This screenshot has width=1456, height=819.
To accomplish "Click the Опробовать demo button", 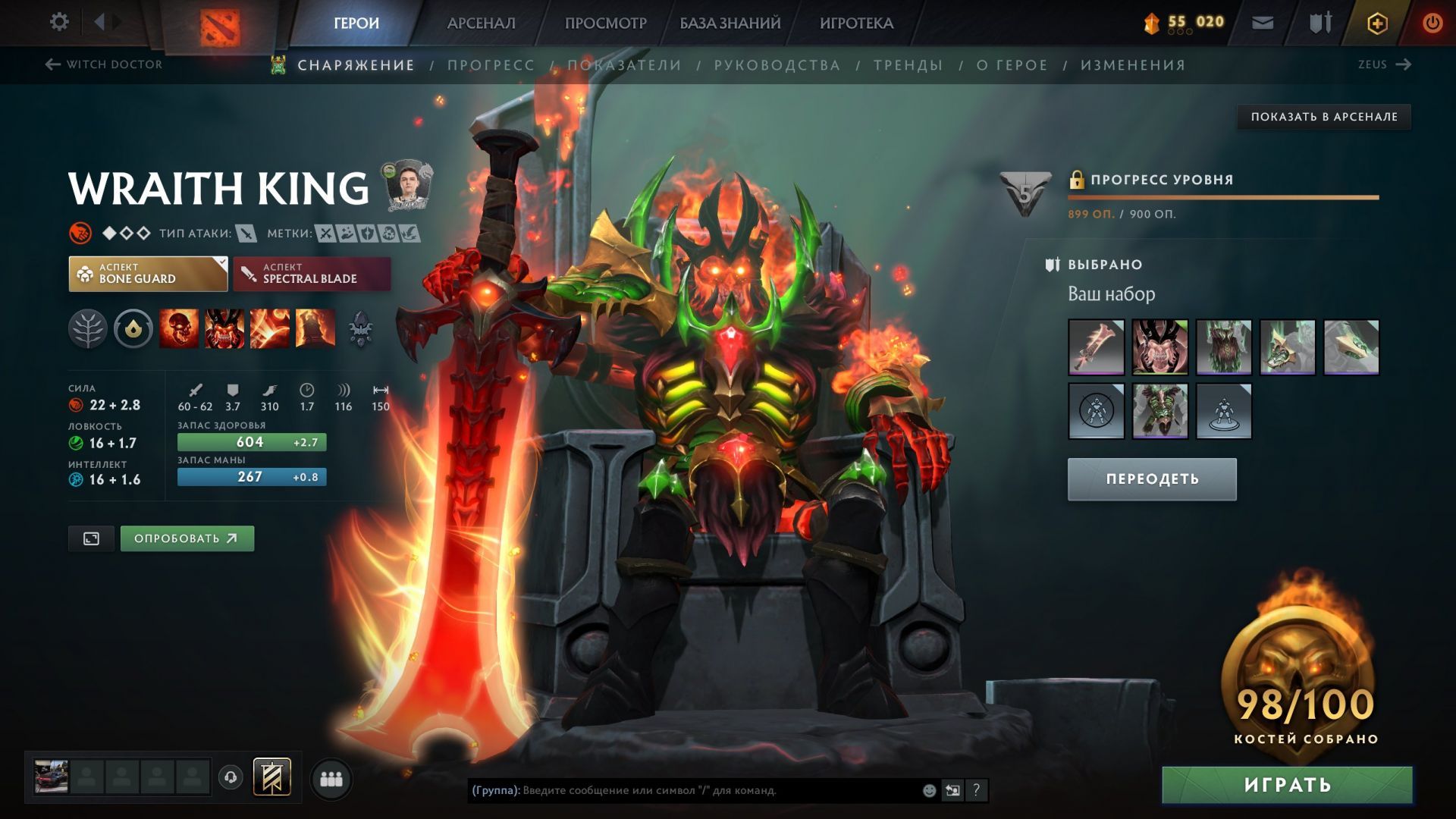I will tap(187, 538).
